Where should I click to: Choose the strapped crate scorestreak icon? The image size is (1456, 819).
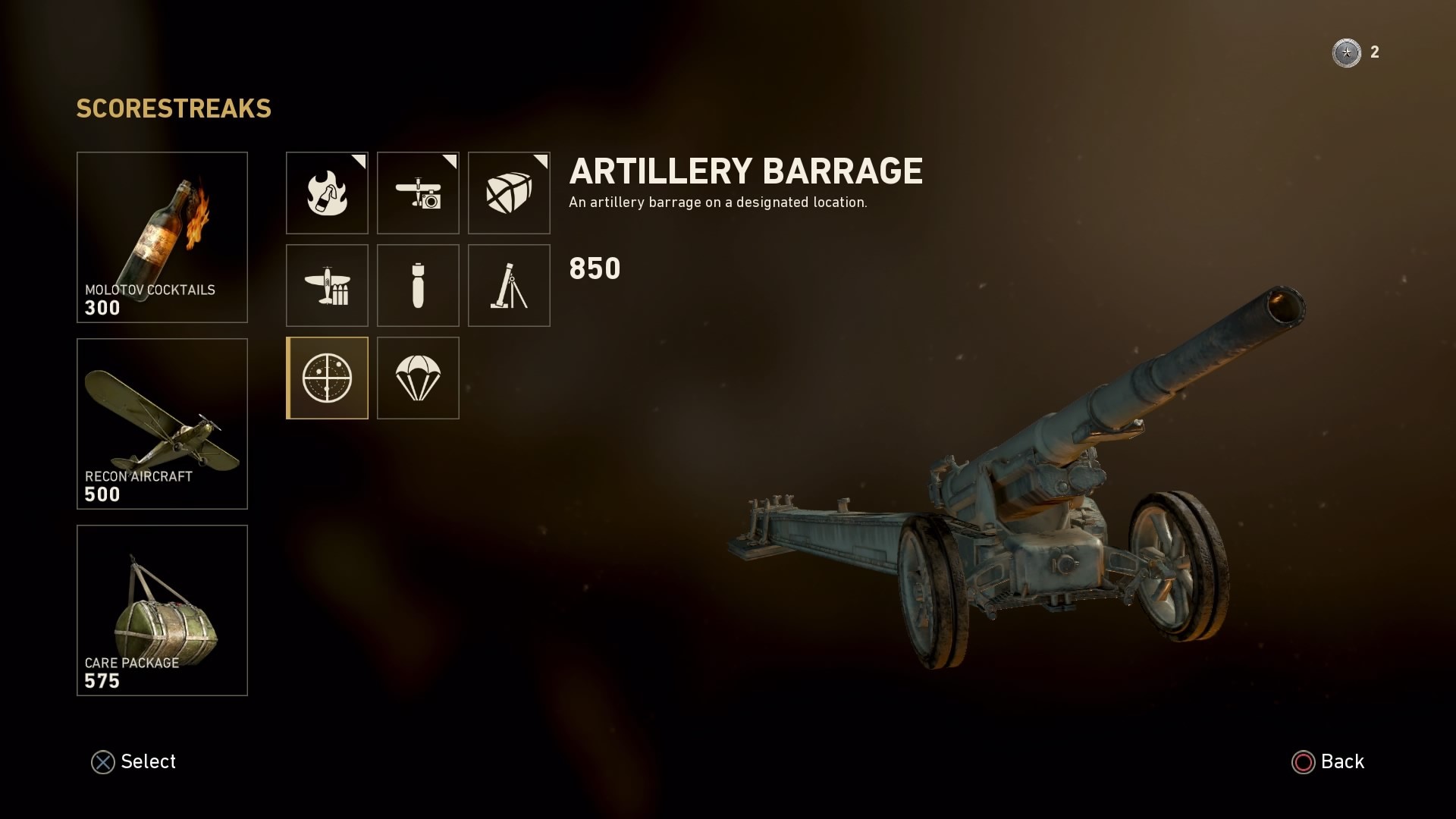(x=509, y=193)
